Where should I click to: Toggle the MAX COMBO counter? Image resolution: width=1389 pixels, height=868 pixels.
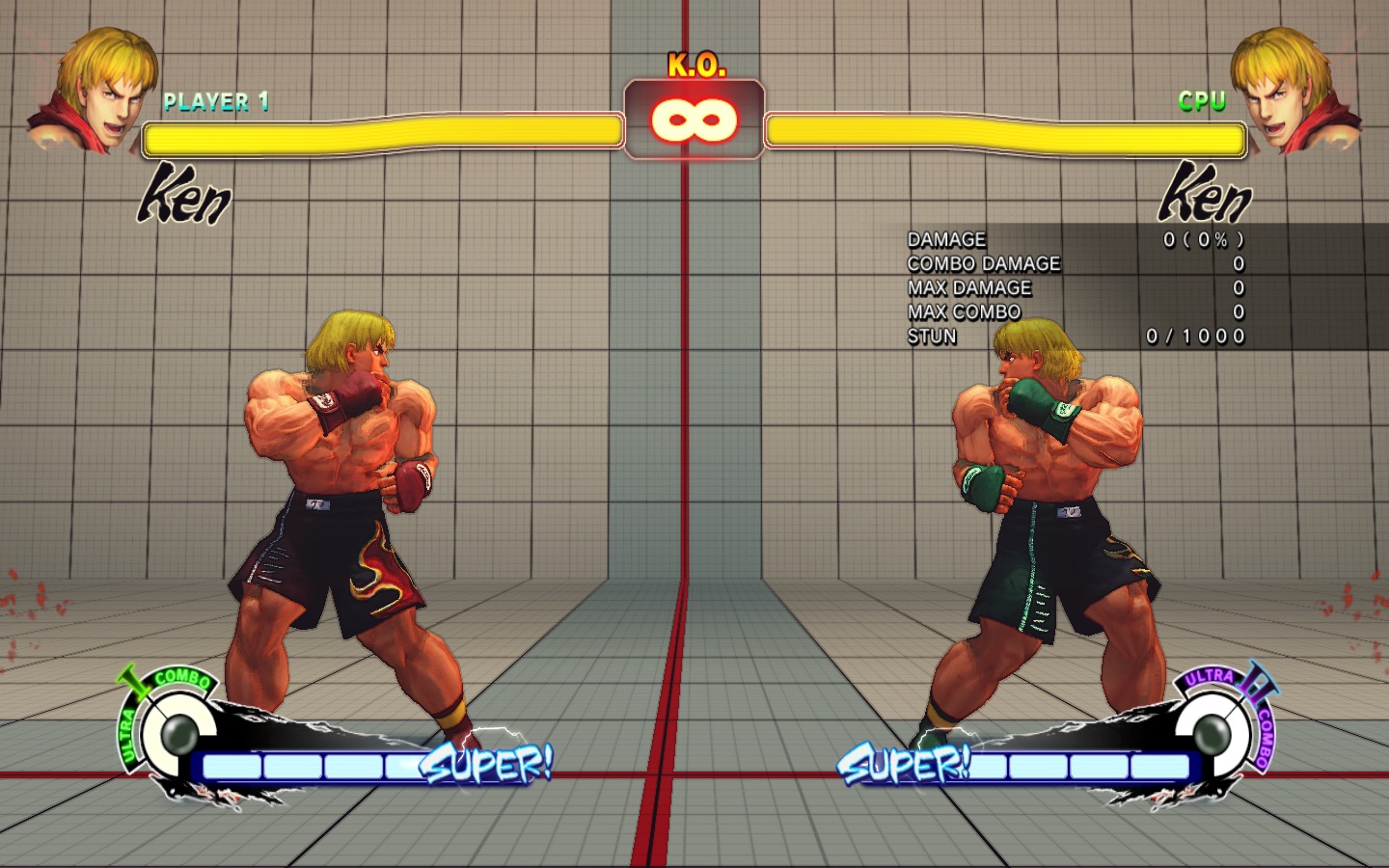coord(964,312)
